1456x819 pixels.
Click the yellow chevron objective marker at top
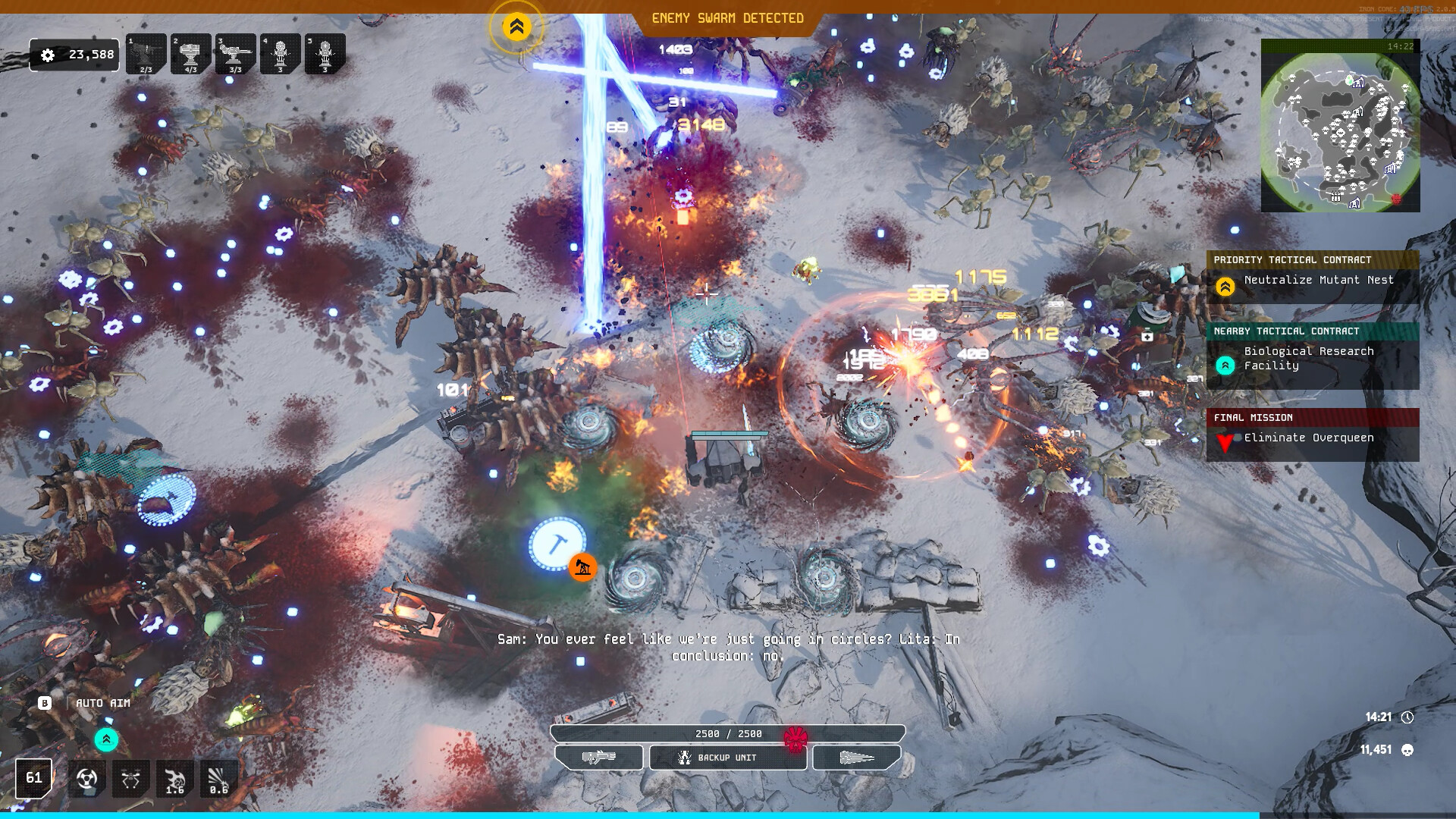(x=516, y=27)
